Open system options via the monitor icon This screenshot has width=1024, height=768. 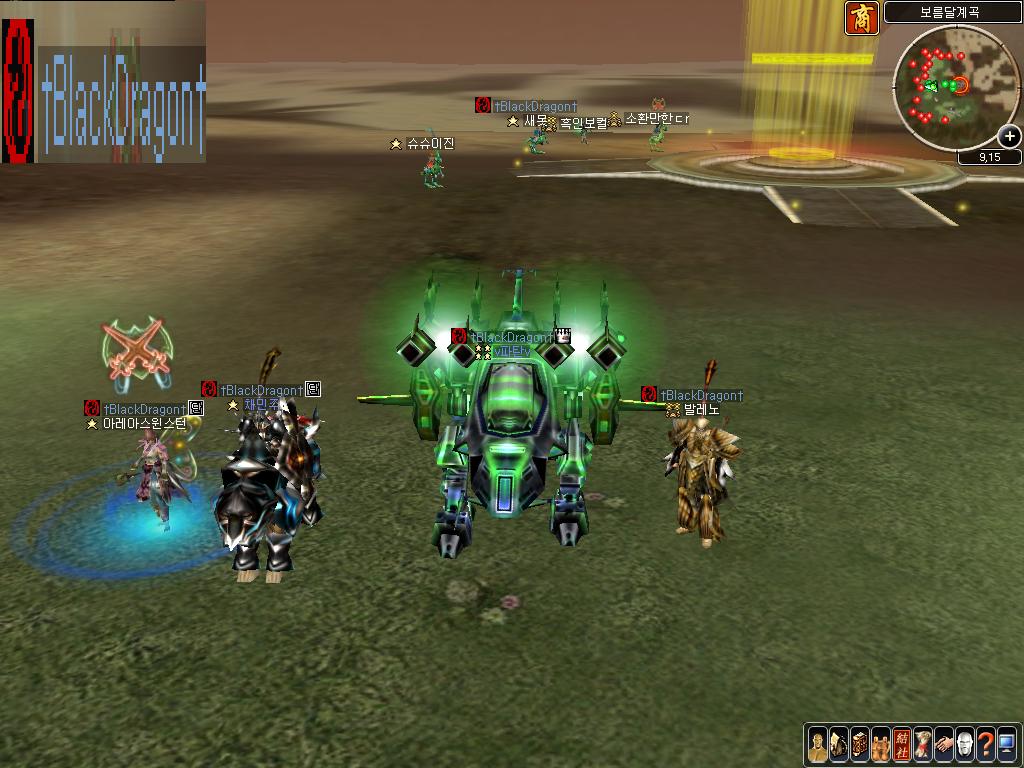[x=1006, y=744]
